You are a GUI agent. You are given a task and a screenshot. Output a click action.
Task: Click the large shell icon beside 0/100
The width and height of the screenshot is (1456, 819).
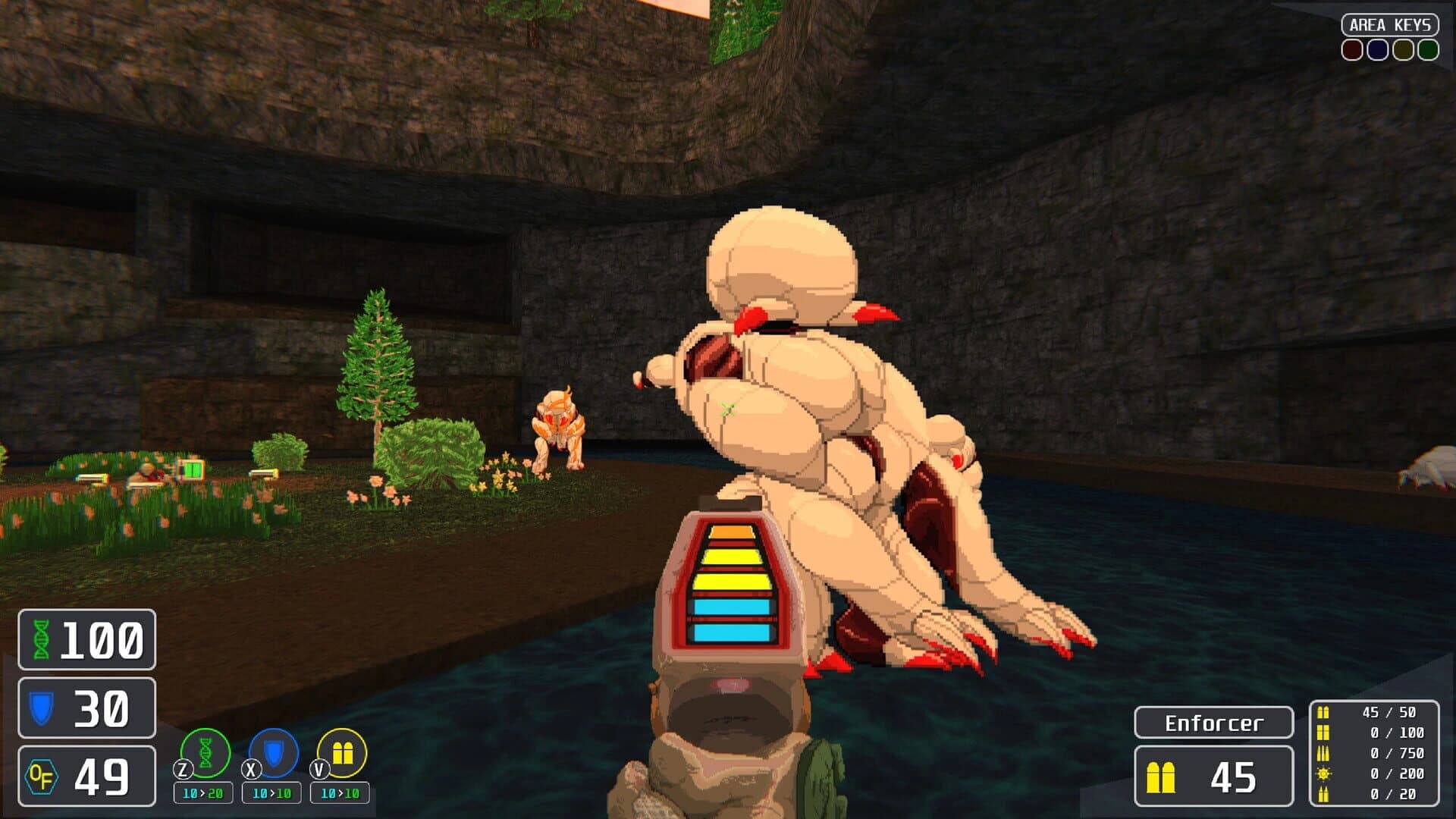click(1323, 733)
